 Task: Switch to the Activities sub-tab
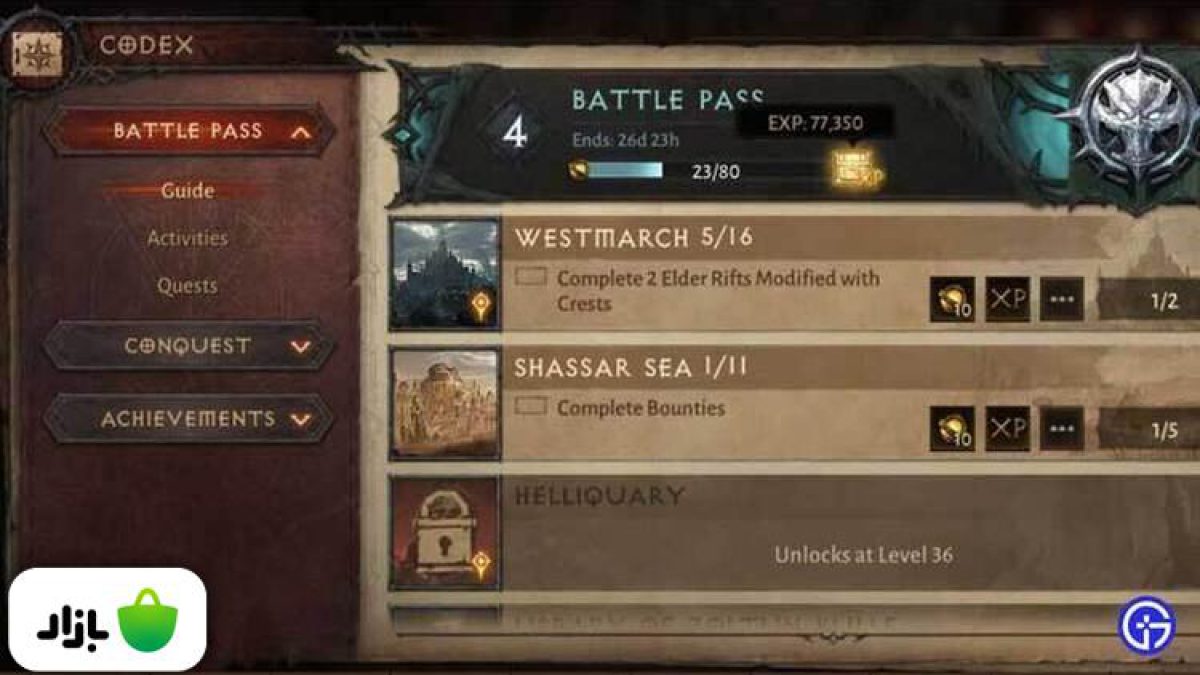click(x=187, y=238)
